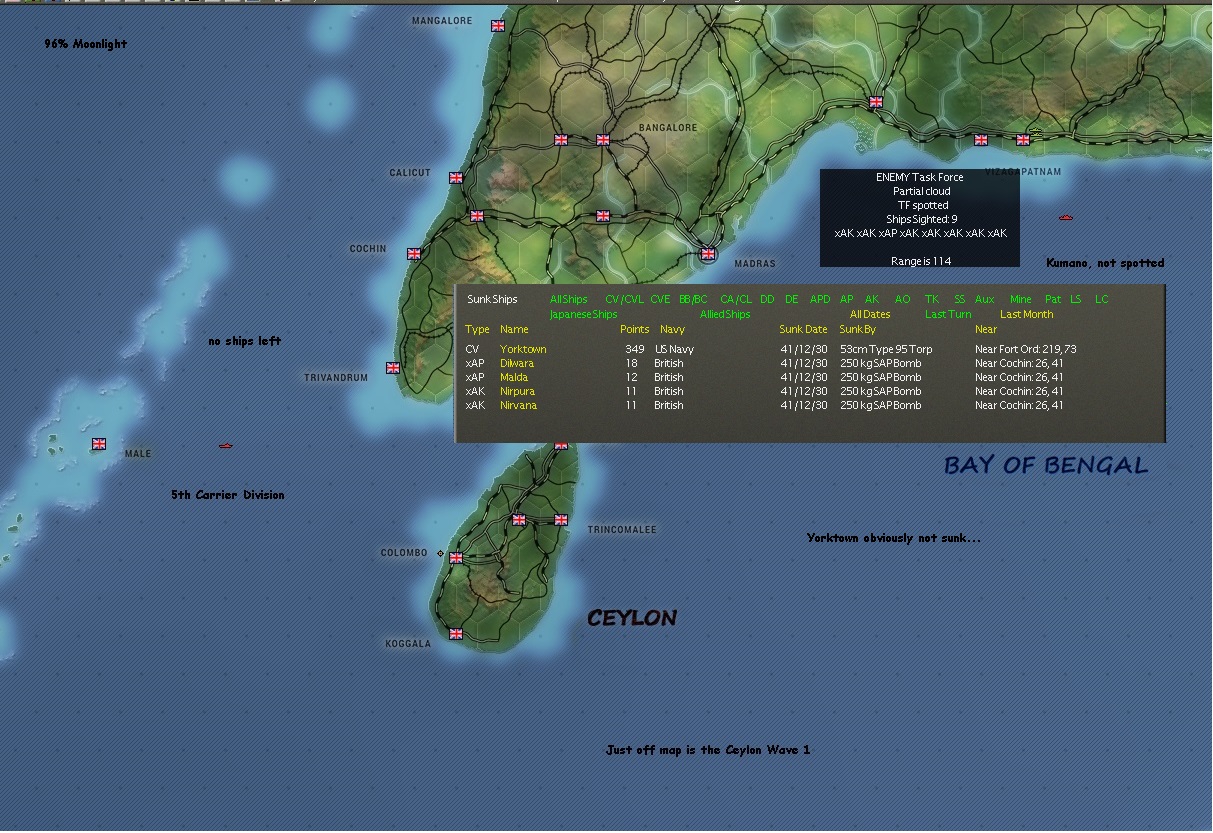1213x833 pixels.
Task: Filter sunk ships to Last Month
Action: tap(1026, 314)
